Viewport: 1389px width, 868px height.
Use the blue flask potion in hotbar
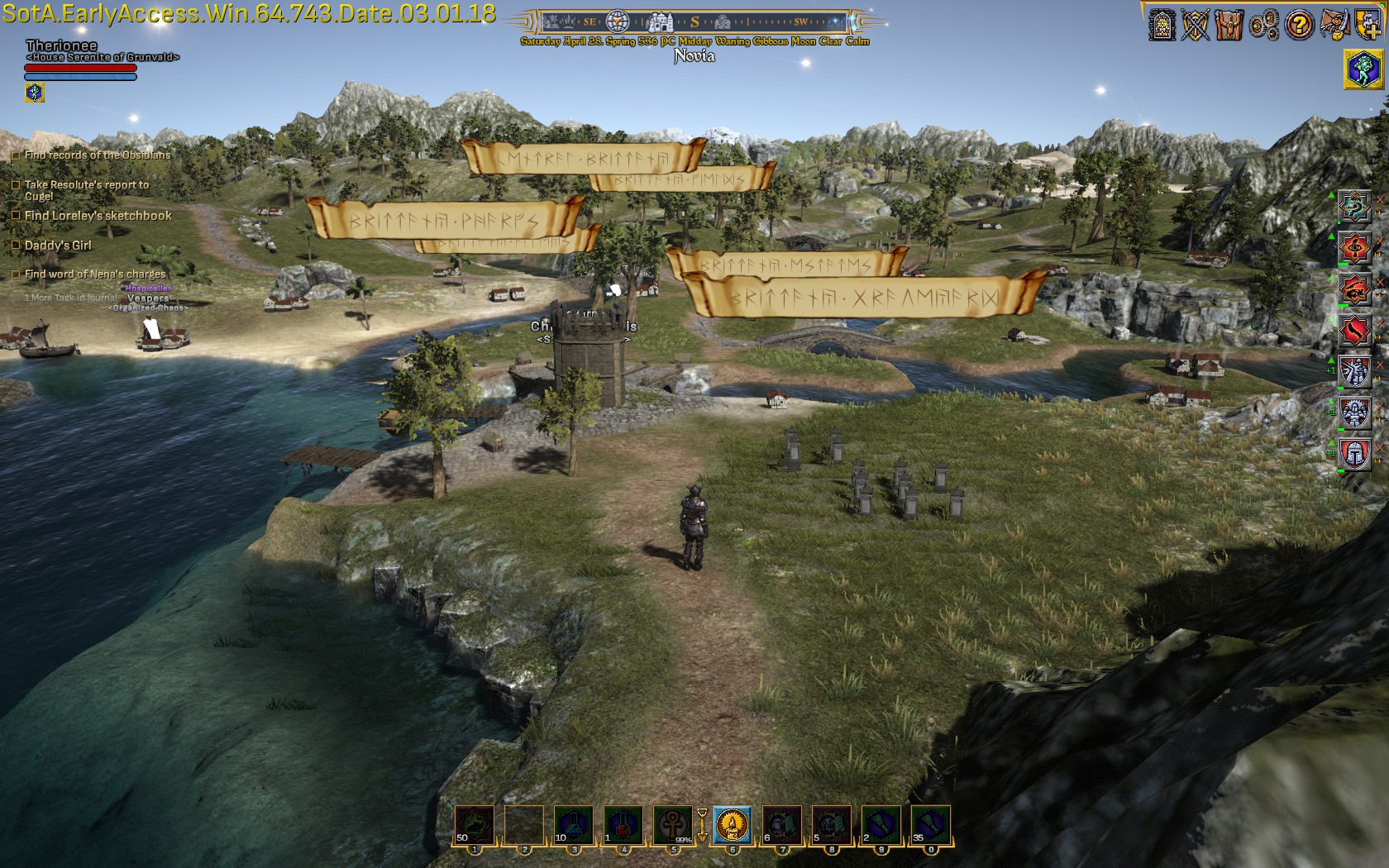574,824
